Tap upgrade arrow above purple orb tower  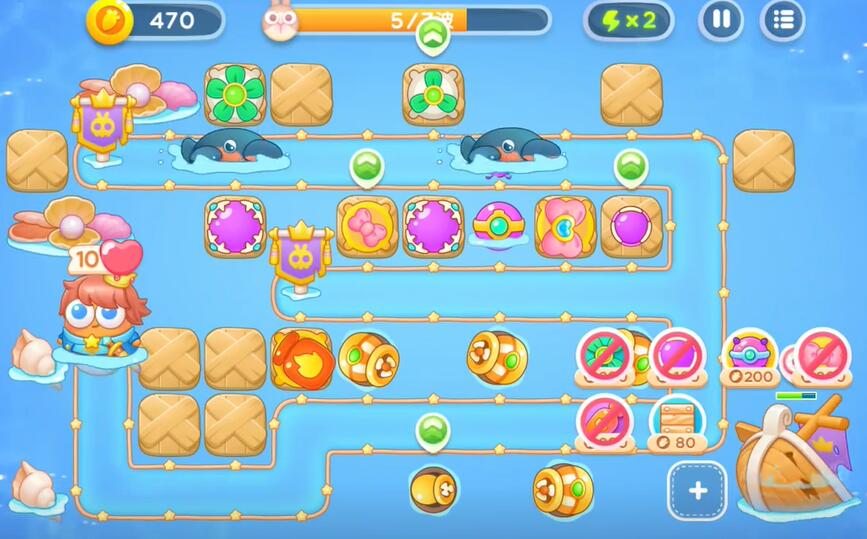tap(630, 165)
